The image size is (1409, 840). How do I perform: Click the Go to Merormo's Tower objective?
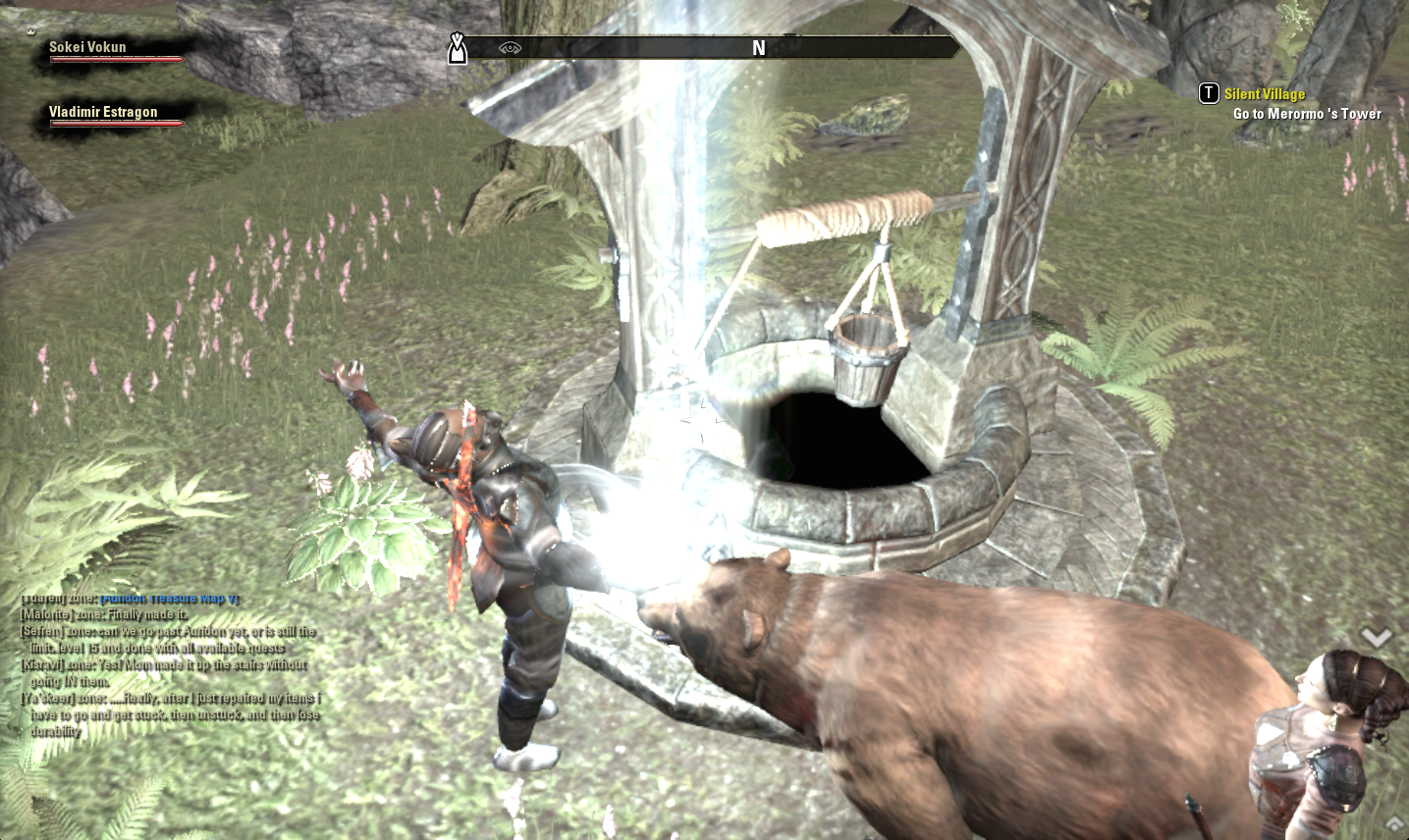click(x=1307, y=114)
